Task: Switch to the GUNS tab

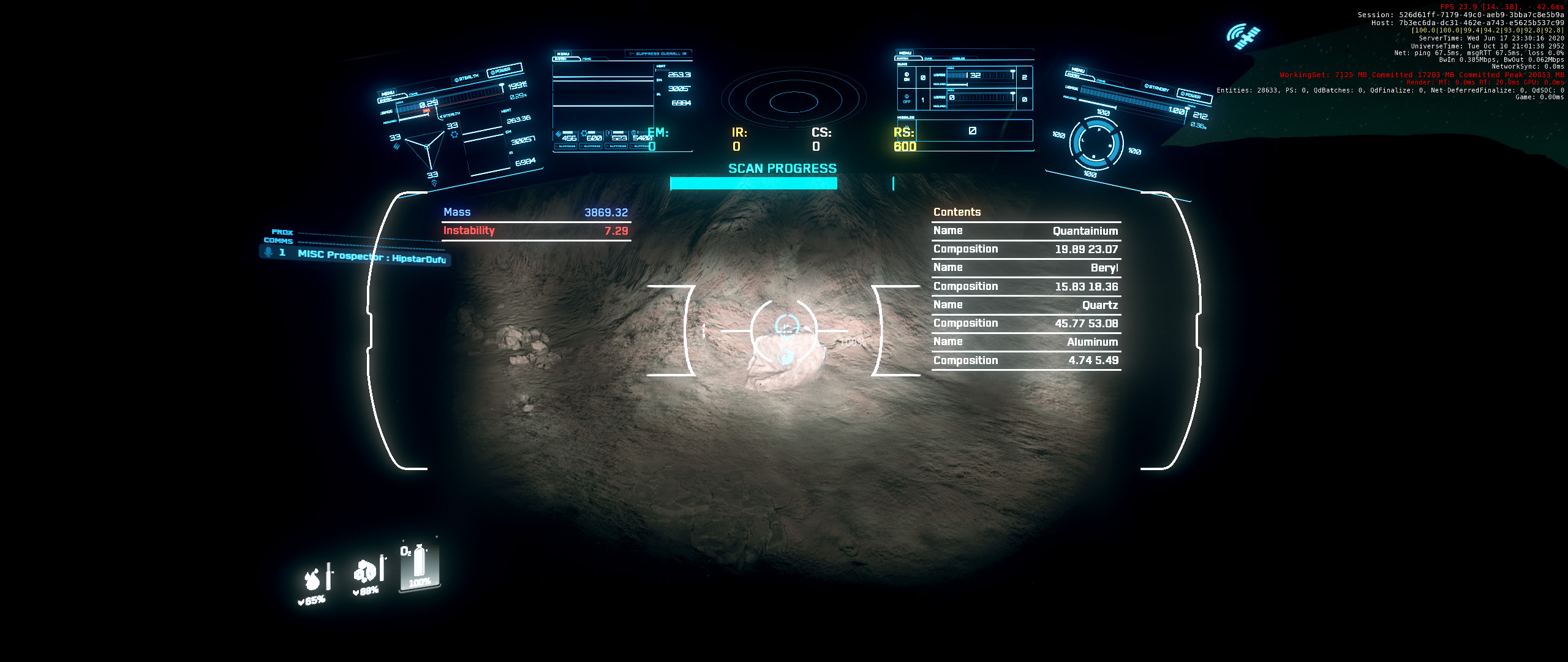Action: (x=928, y=59)
